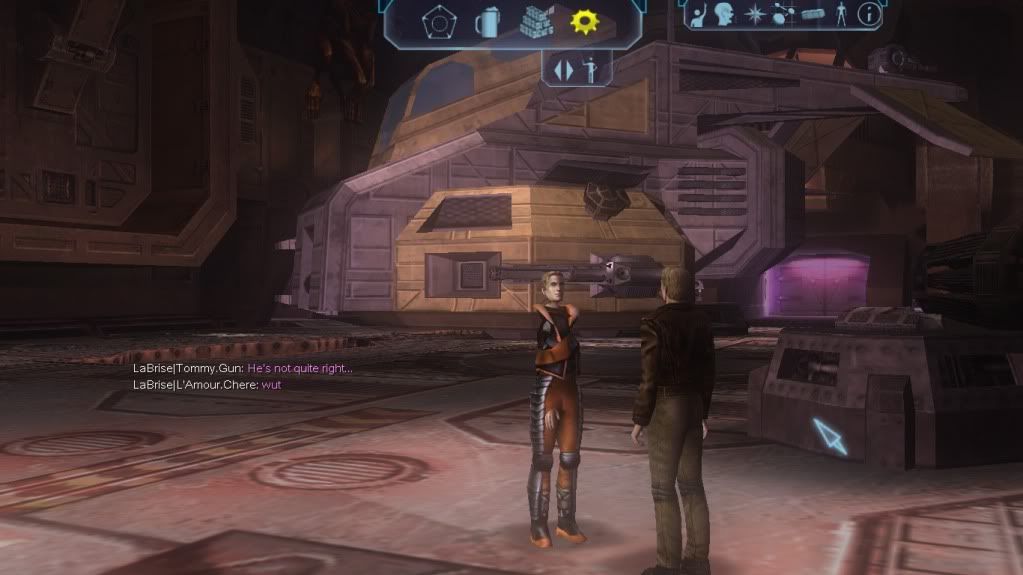This screenshot has width=1023, height=575.
Task: Activate the yellow gear icon
Action: pyautogui.click(x=584, y=22)
